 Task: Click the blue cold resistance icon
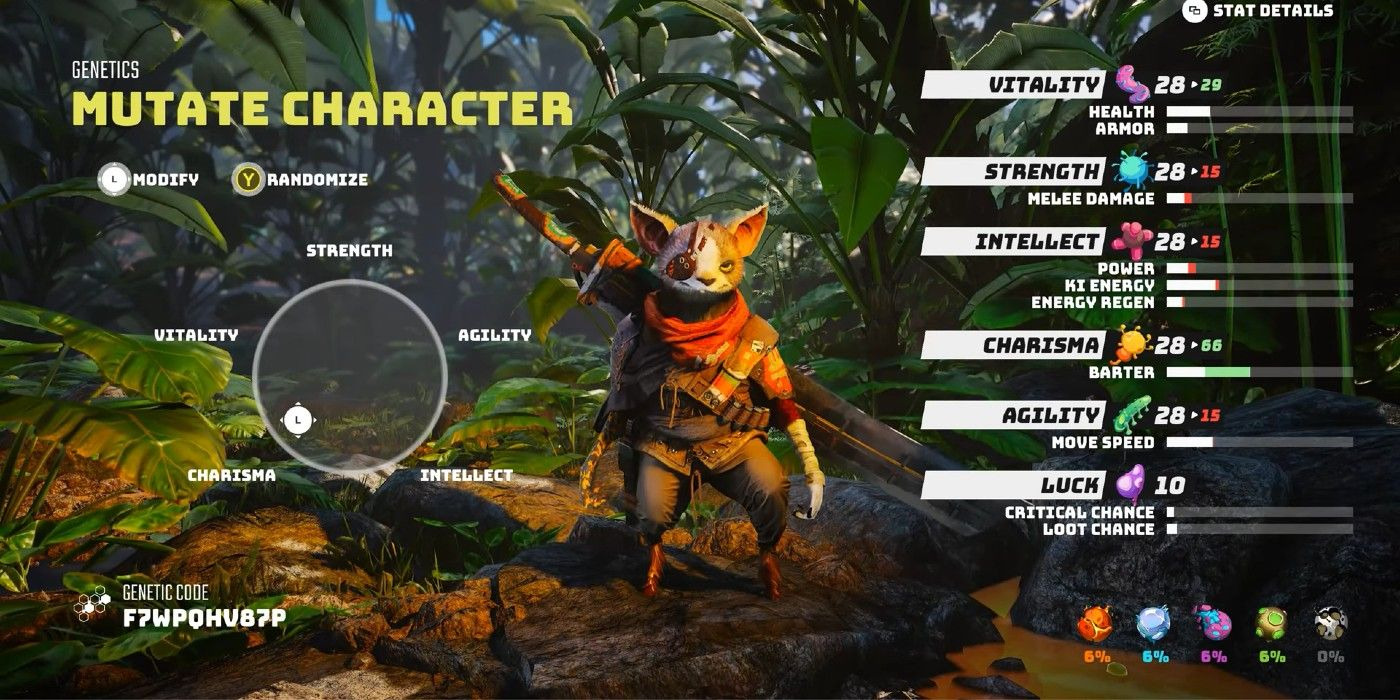pyautogui.click(x=1153, y=623)
